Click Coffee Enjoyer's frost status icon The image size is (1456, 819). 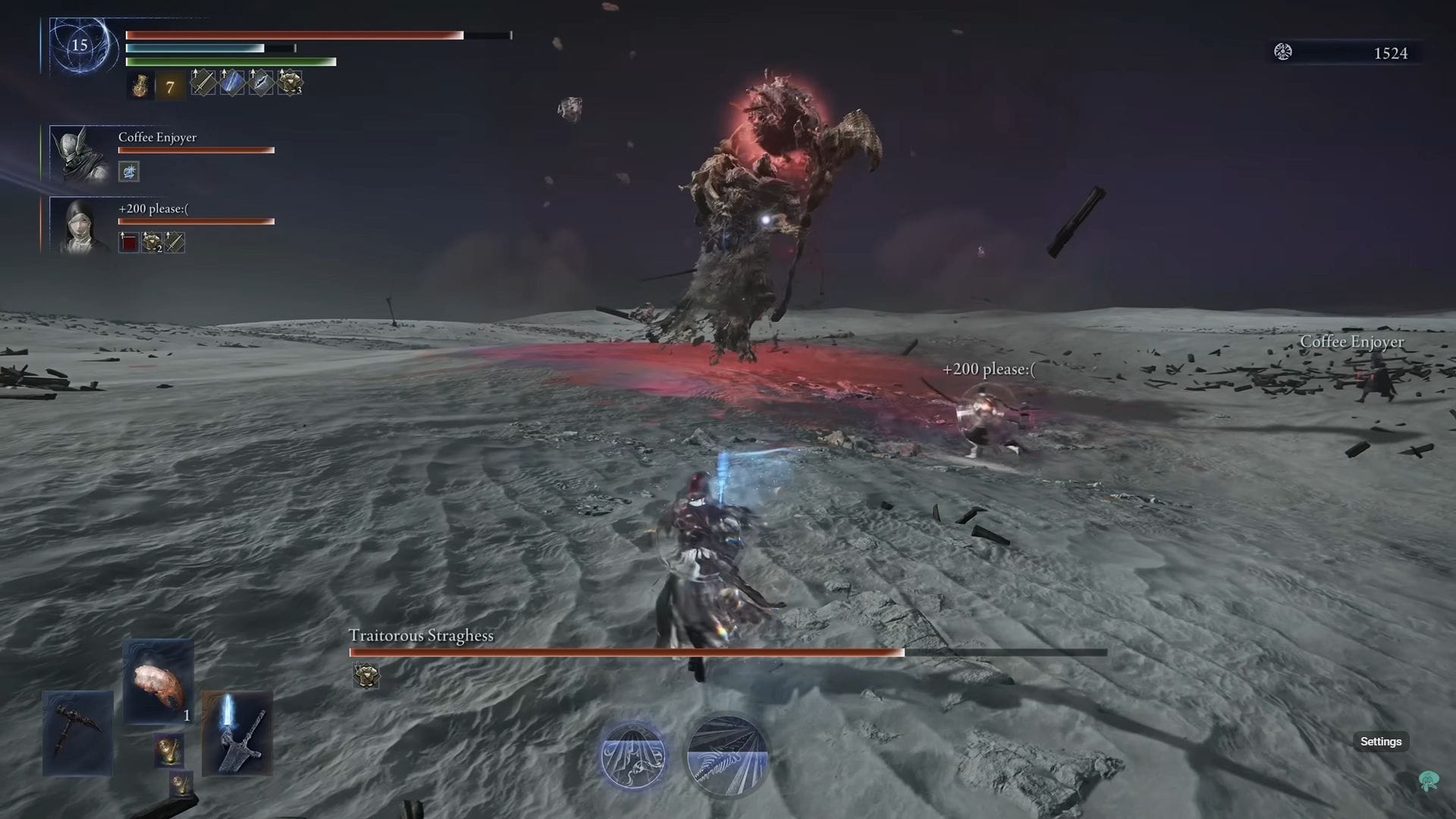129,171
